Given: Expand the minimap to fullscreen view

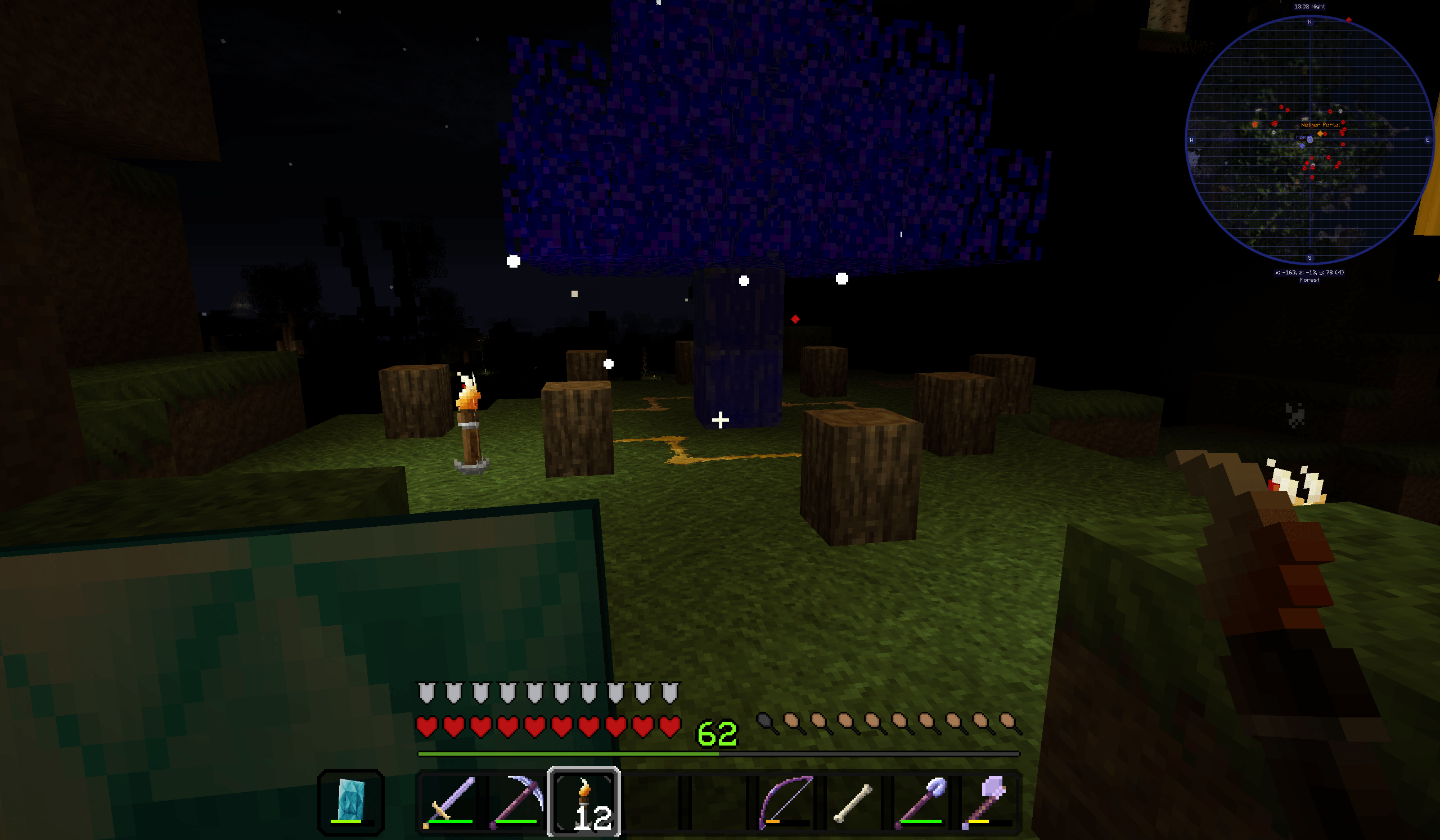Looking at the screenshot, I should [1309, 140].
